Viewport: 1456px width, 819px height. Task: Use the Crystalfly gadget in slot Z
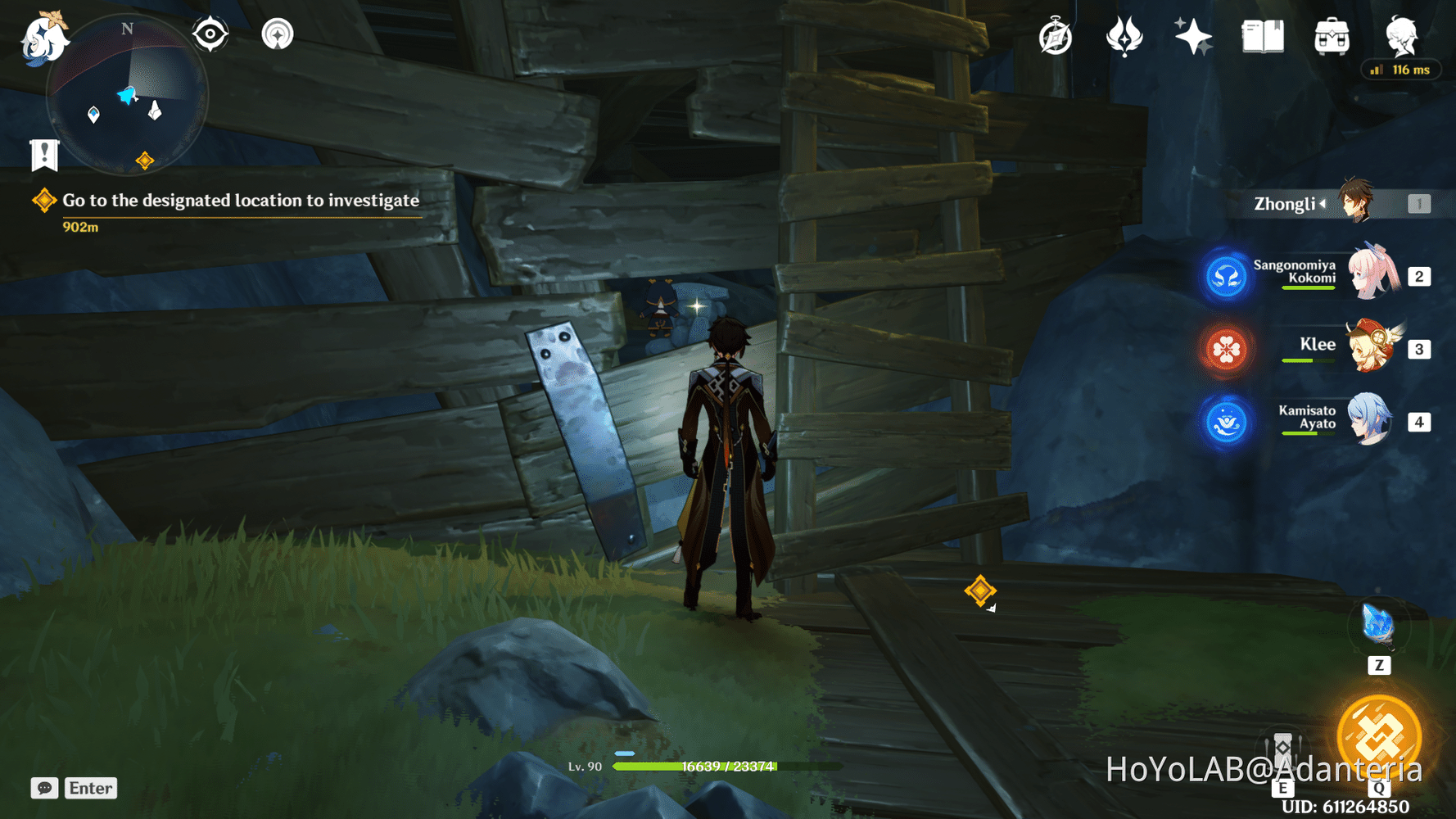1380,627
